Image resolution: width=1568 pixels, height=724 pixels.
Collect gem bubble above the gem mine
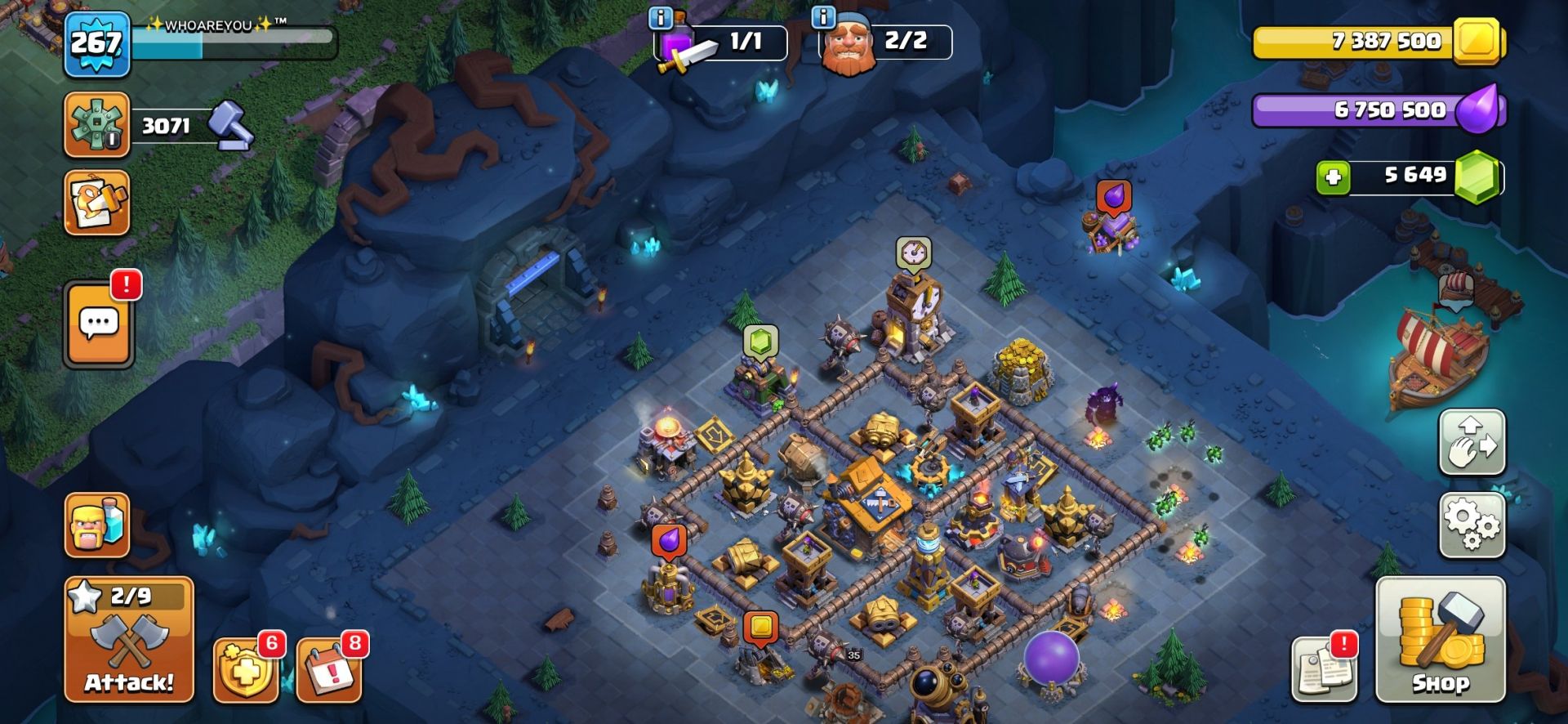click(760, 342)
